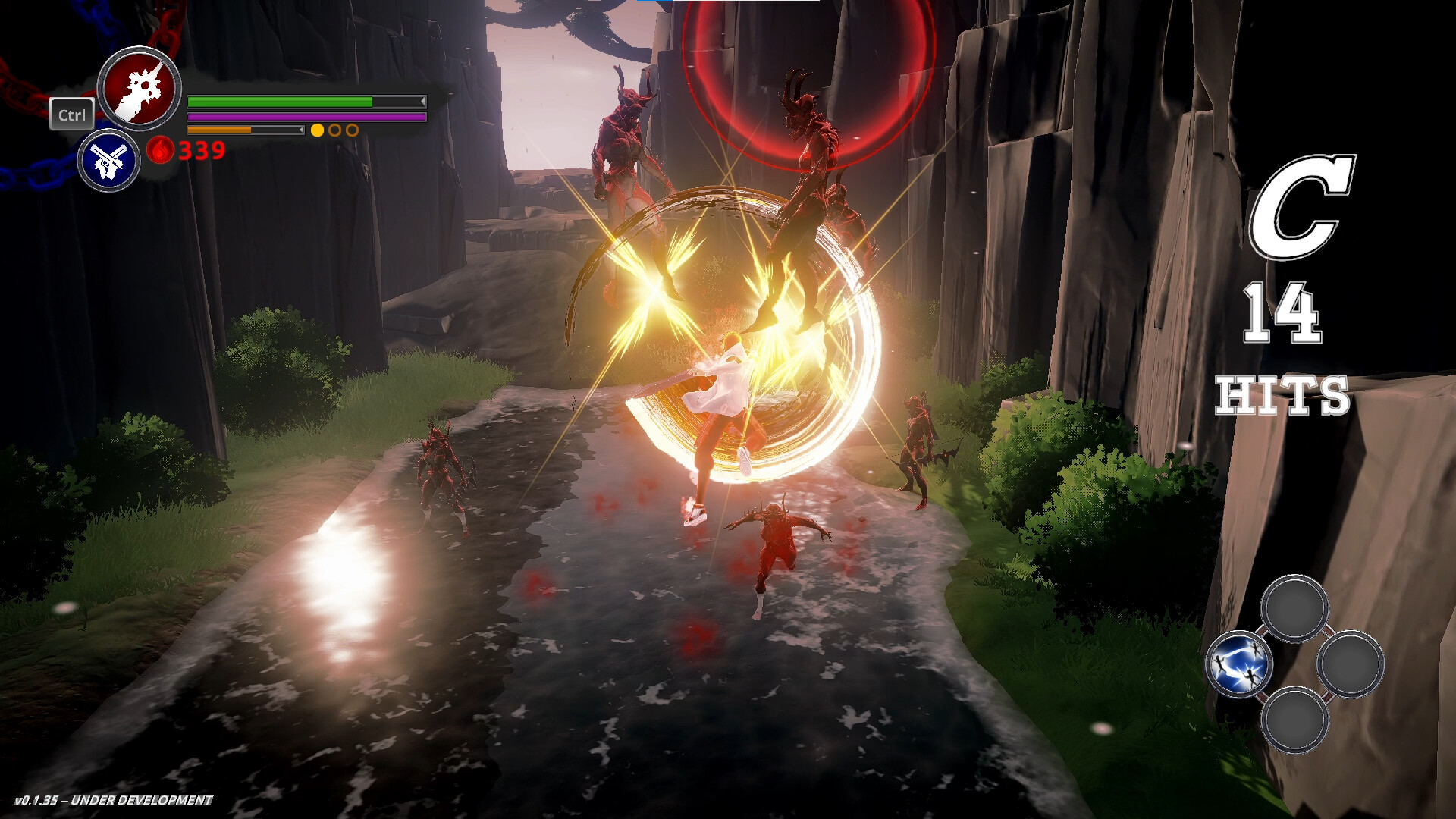Click the Ctrl key prompt to swap weapons

tap(72, 115)
